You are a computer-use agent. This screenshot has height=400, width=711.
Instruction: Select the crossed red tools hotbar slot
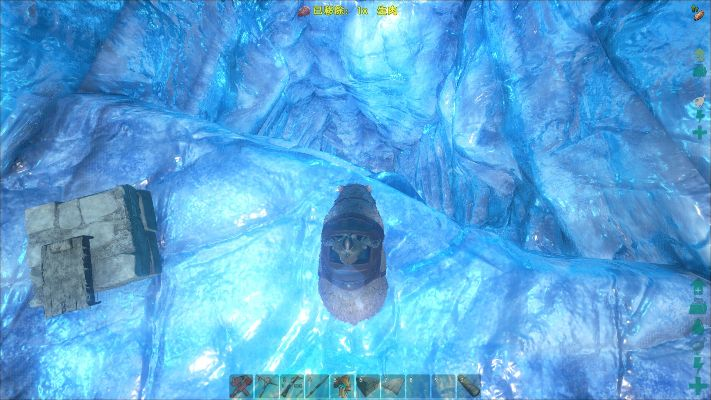pos(241,387)
